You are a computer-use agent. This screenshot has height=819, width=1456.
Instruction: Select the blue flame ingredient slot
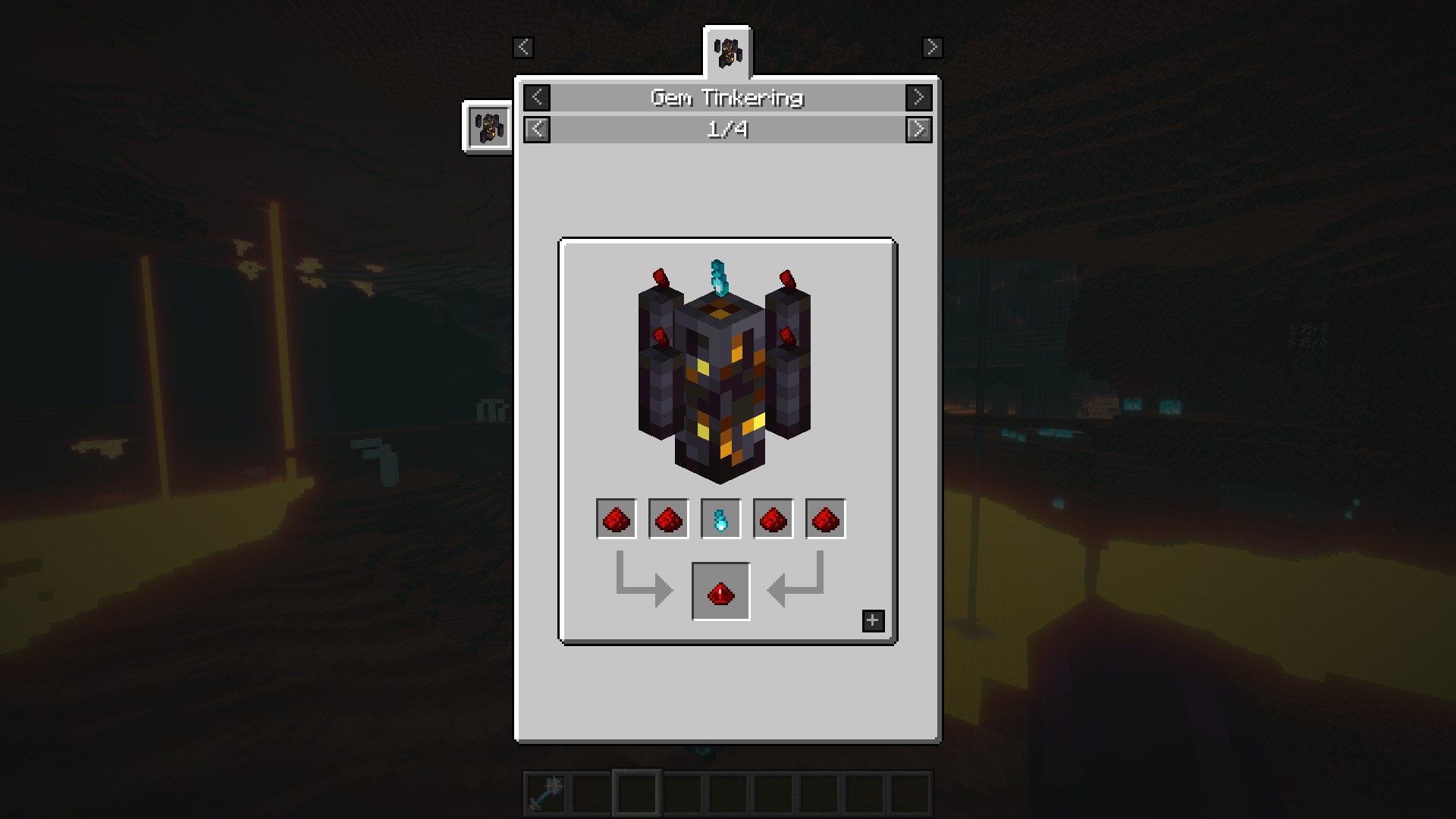tap(720, 519)
